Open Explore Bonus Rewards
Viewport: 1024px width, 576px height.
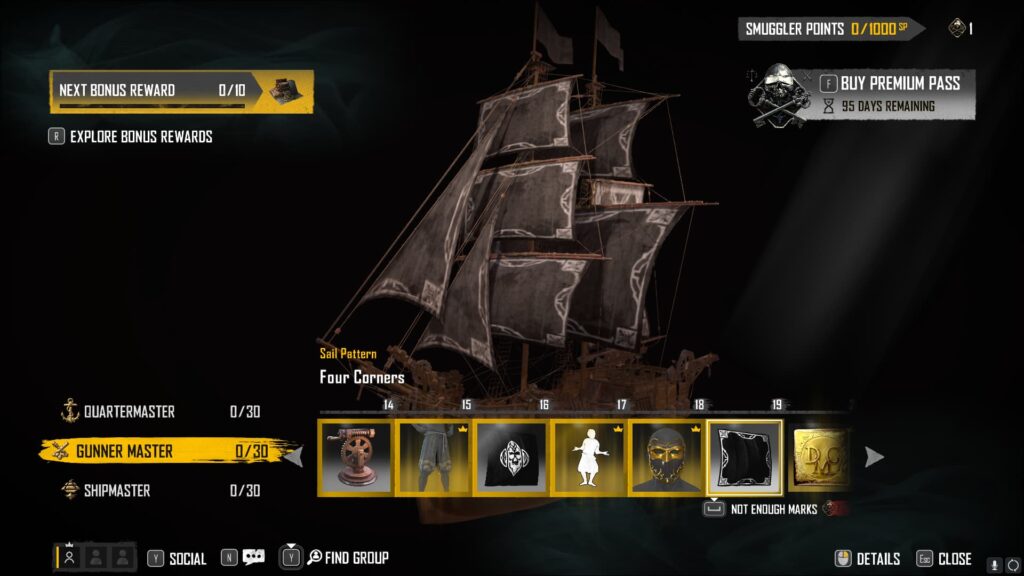click(140, 136)
